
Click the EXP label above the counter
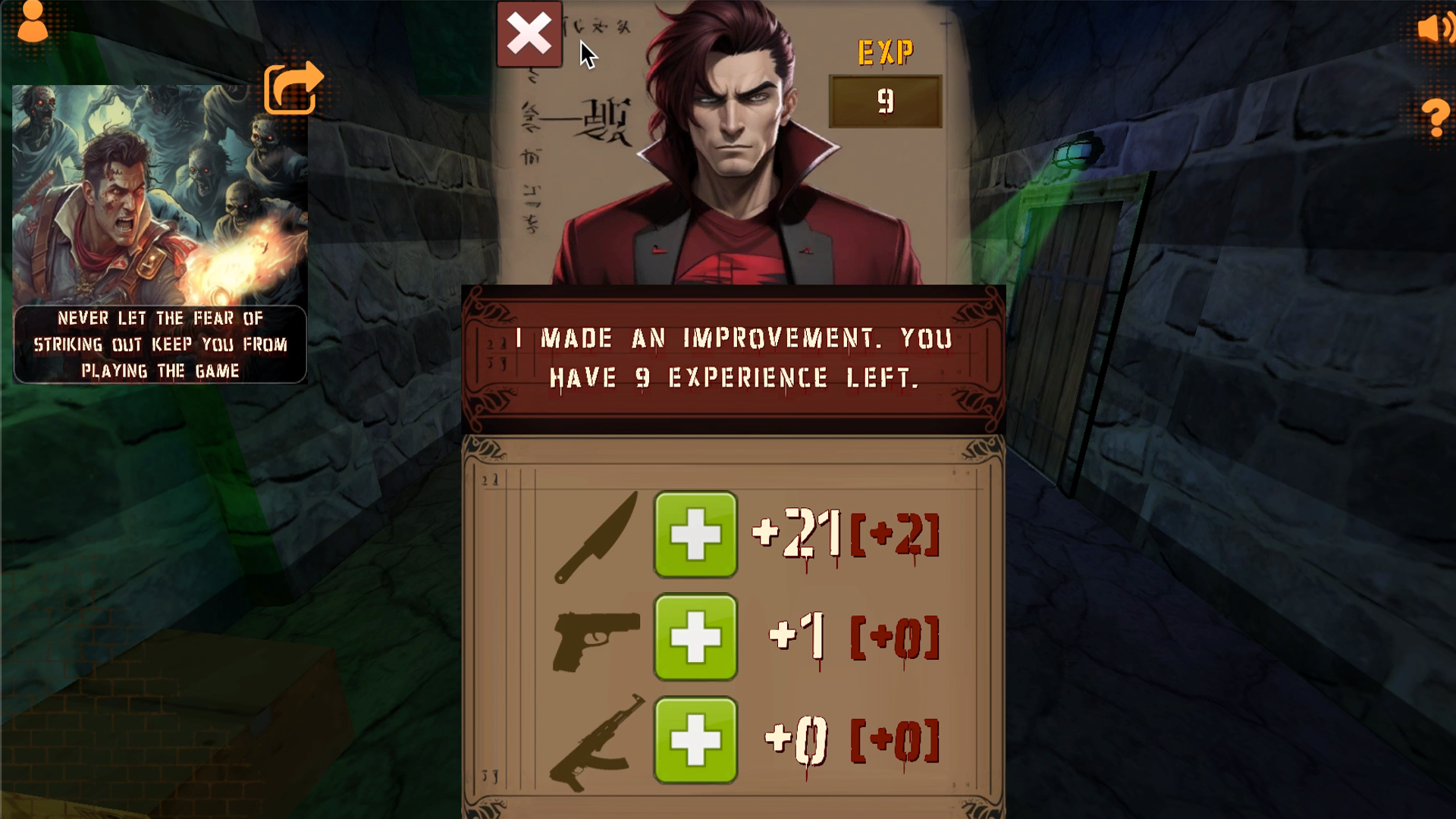pos(885,52)
